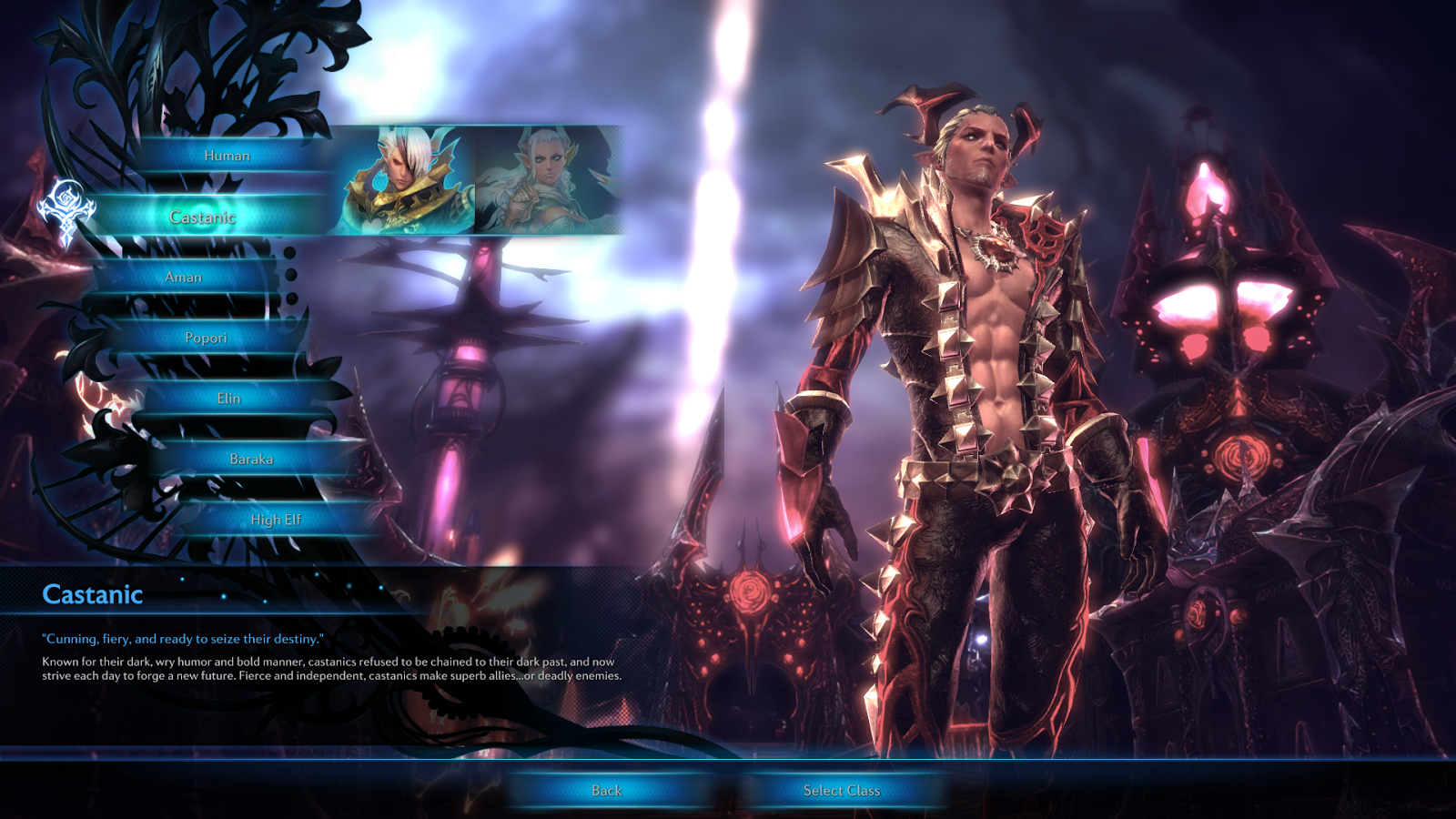Click the Select Class button
The height and width of the screenshot is (819, 1456).
click(x=842, y=790)
